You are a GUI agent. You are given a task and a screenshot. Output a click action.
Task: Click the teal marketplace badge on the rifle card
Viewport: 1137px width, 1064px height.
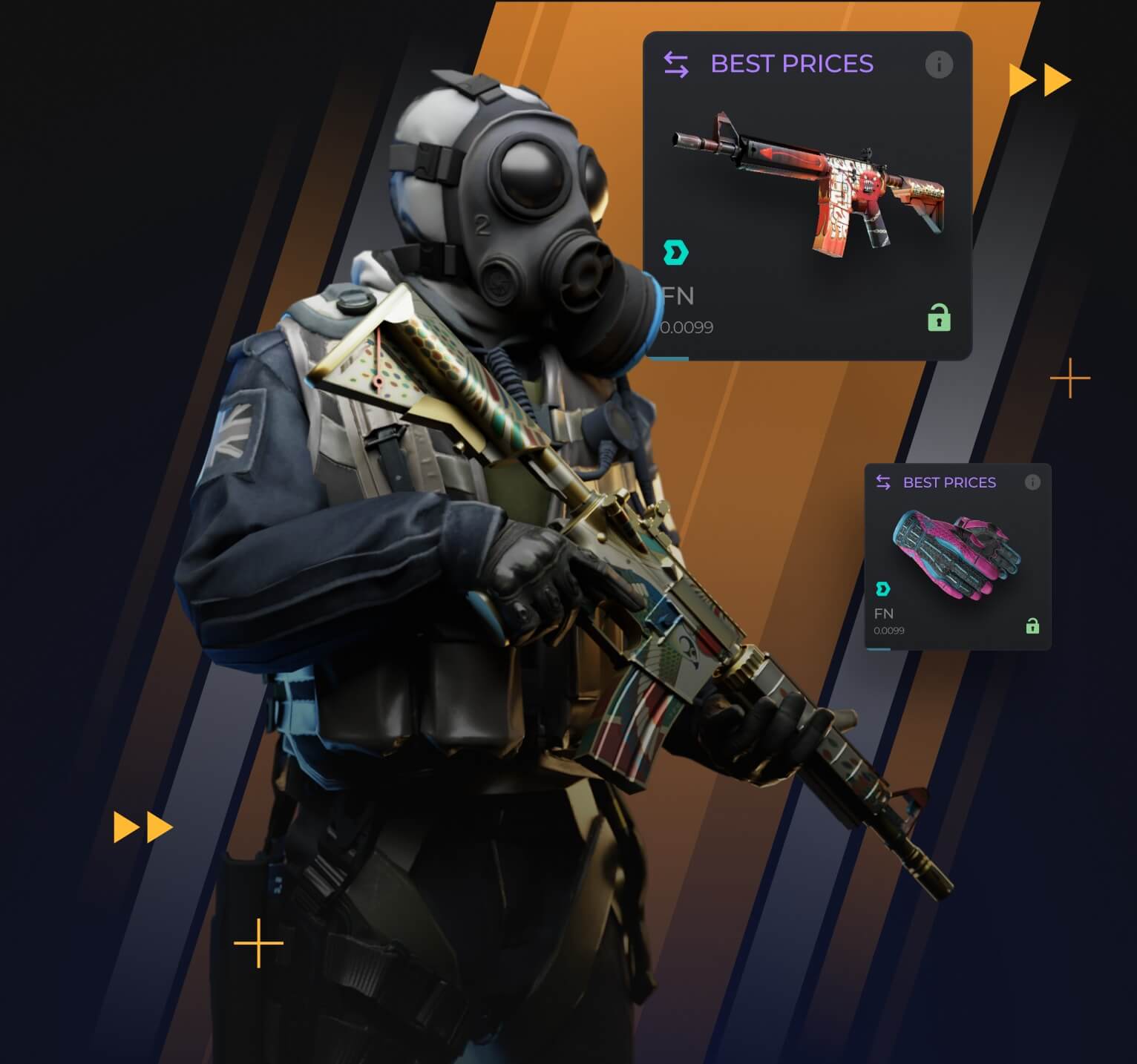click(676, 253)
